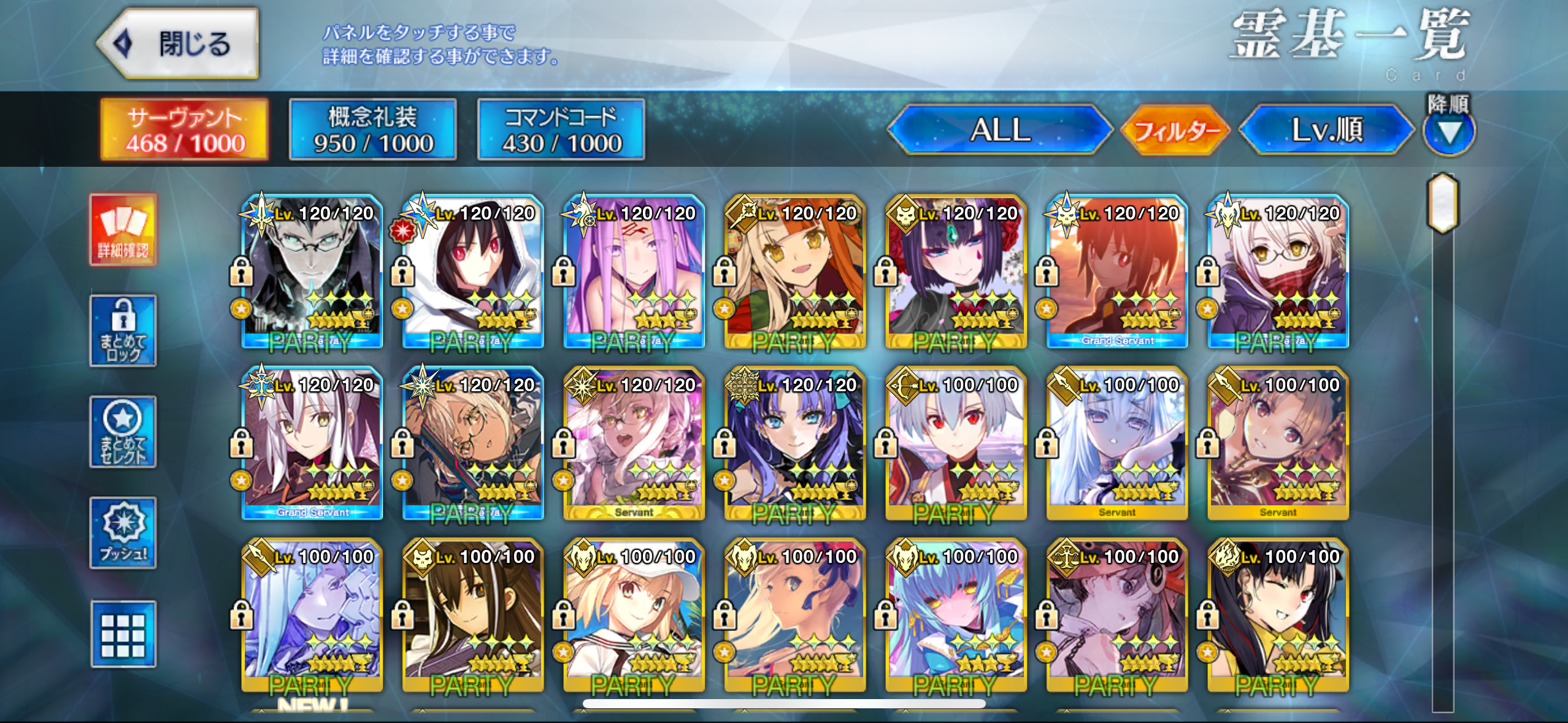
Task: Choose the まとめてロック bulk lock button
Action: [x=123, y=331]
